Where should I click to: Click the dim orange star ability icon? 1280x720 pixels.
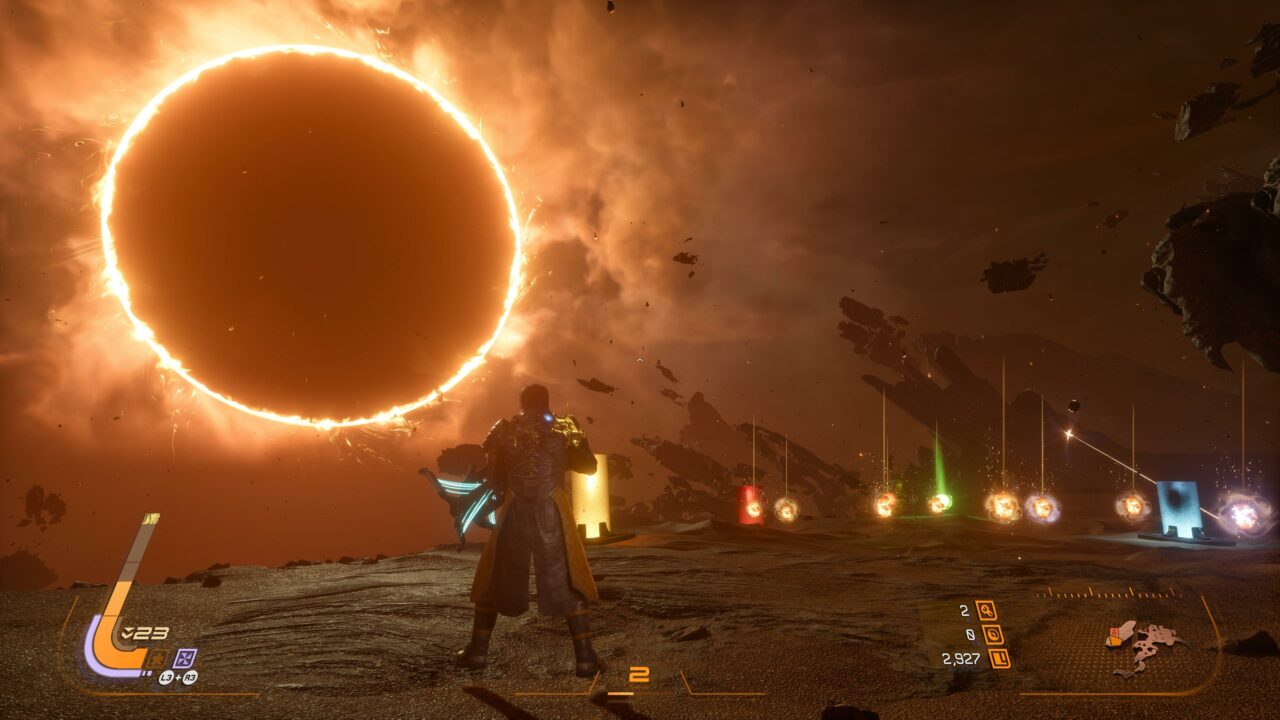point(158,658)
